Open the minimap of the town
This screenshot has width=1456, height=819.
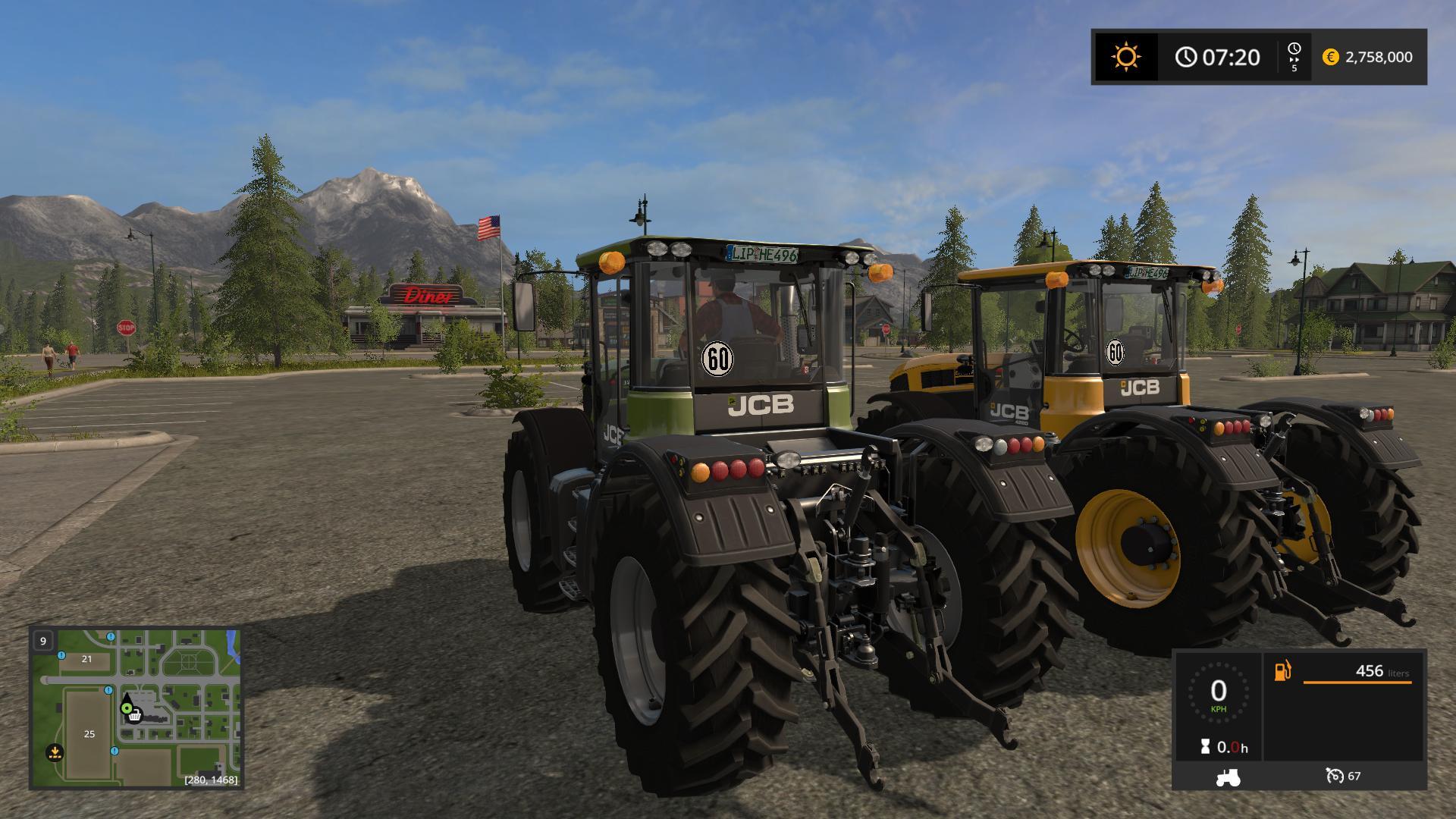point(136,708)
